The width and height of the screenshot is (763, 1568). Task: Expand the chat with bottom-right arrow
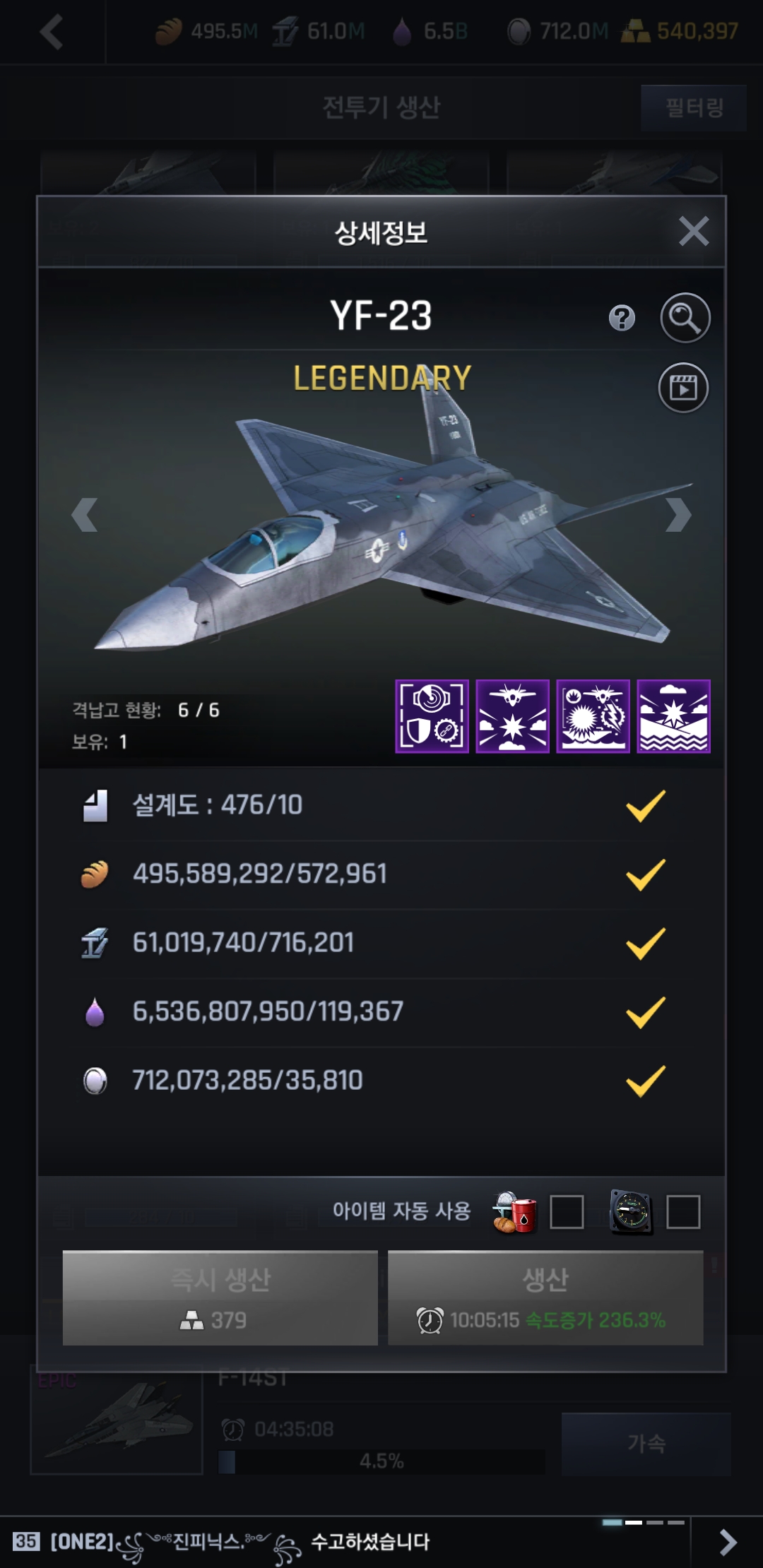point(727,1542)
